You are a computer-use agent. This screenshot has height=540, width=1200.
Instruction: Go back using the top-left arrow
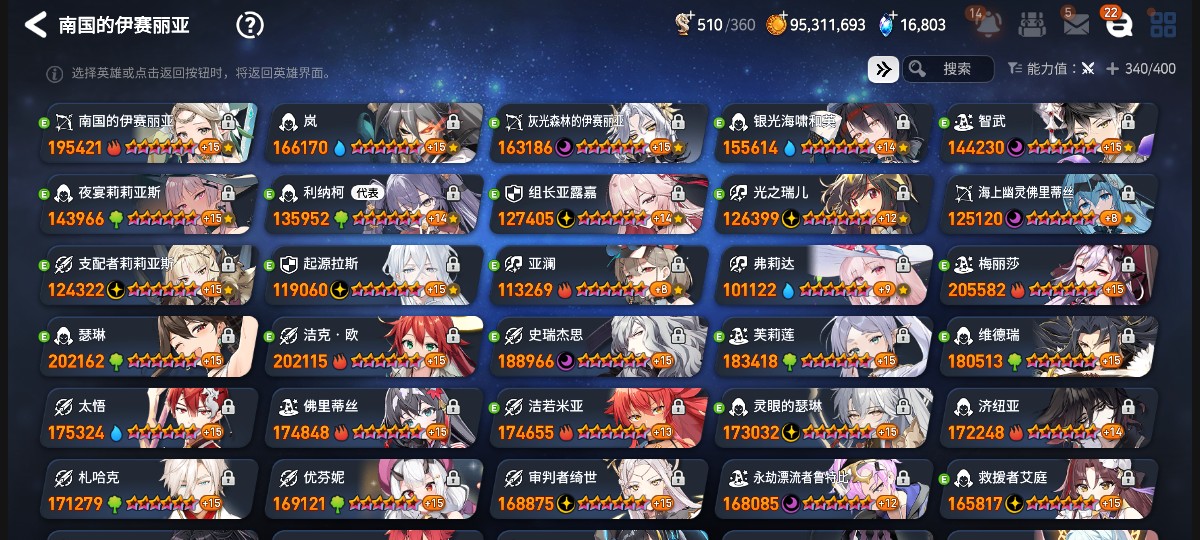click(36, 25)
